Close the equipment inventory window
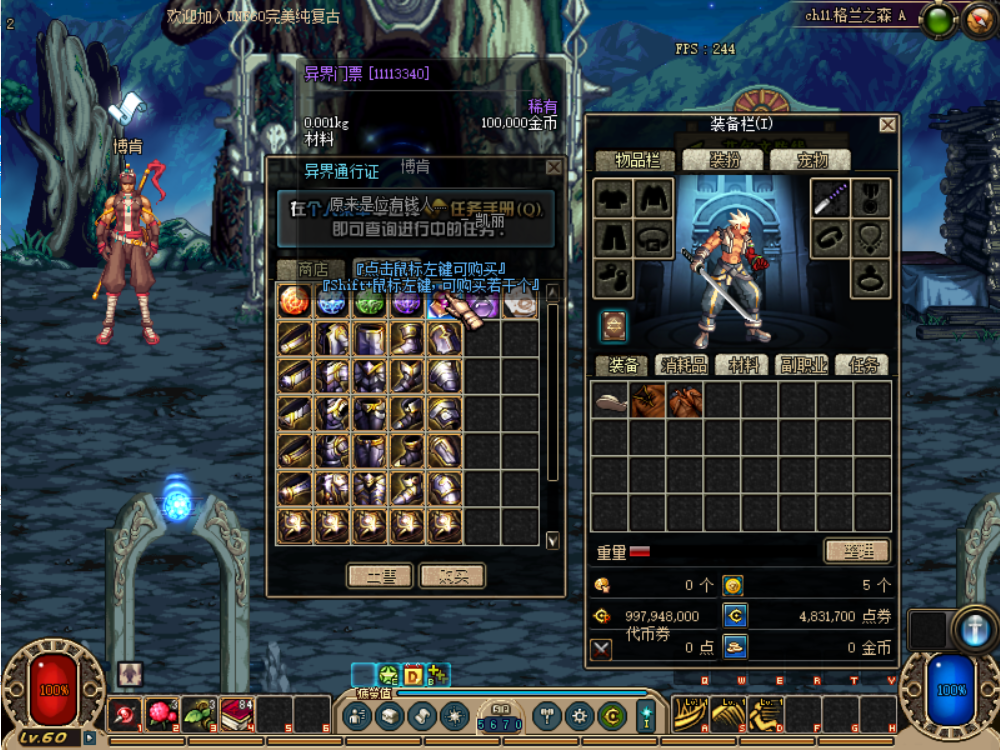The width and height of the screenshot is (1000, 750). click(887, 125)
